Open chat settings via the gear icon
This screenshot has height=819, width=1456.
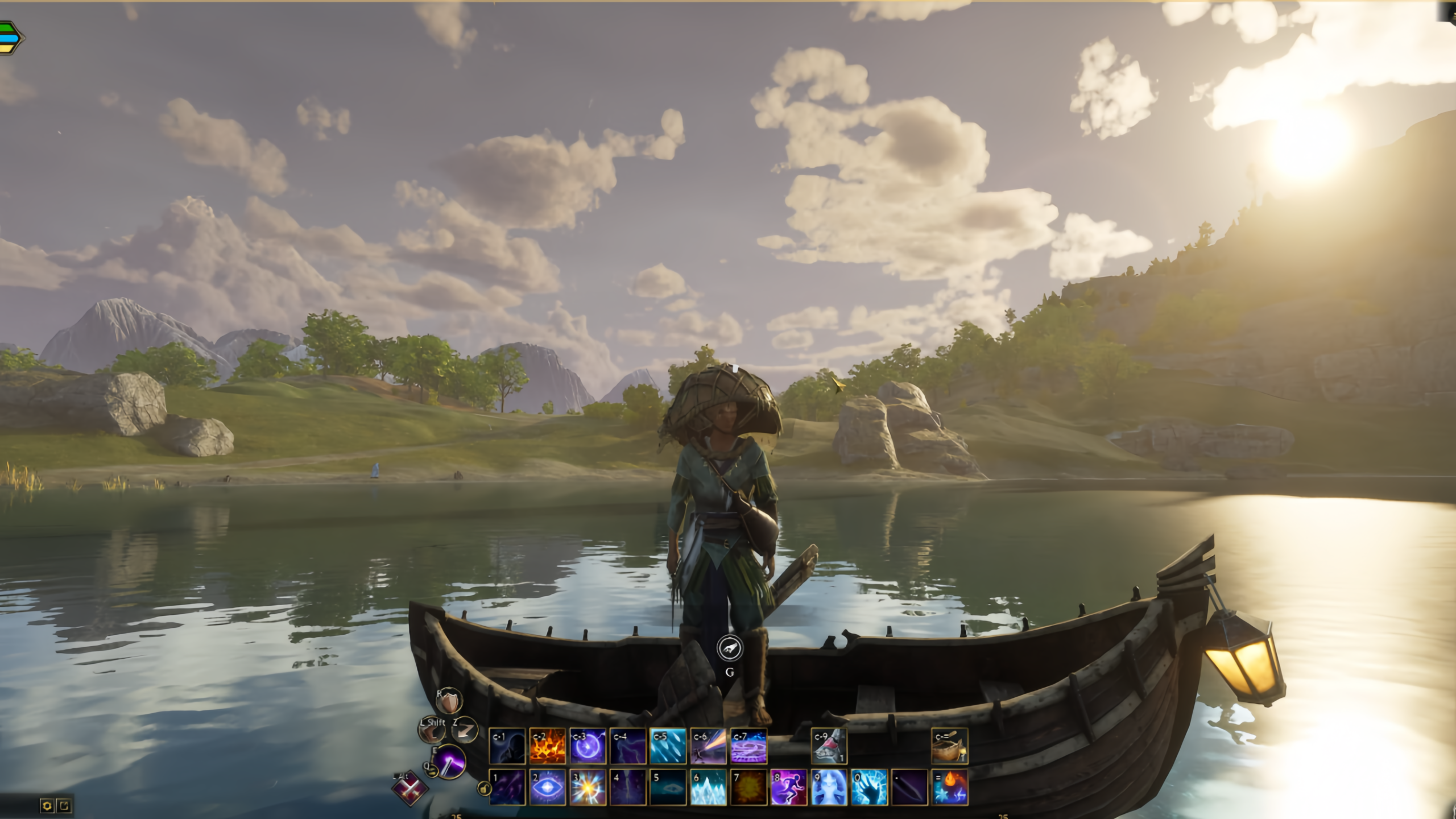pyautogui.click(x=47, y=805)
